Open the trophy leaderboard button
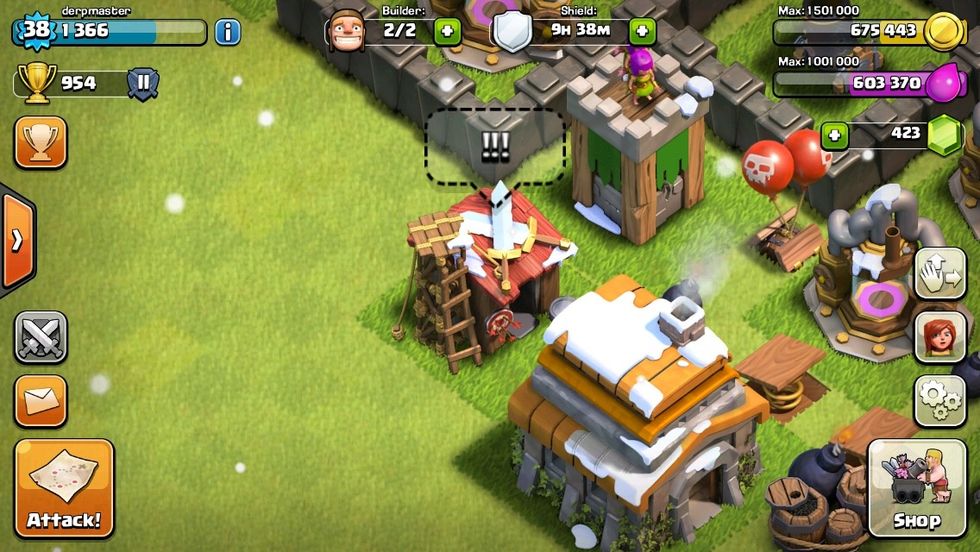This screenshot has width=980, height=552. (x=41, y=143)
